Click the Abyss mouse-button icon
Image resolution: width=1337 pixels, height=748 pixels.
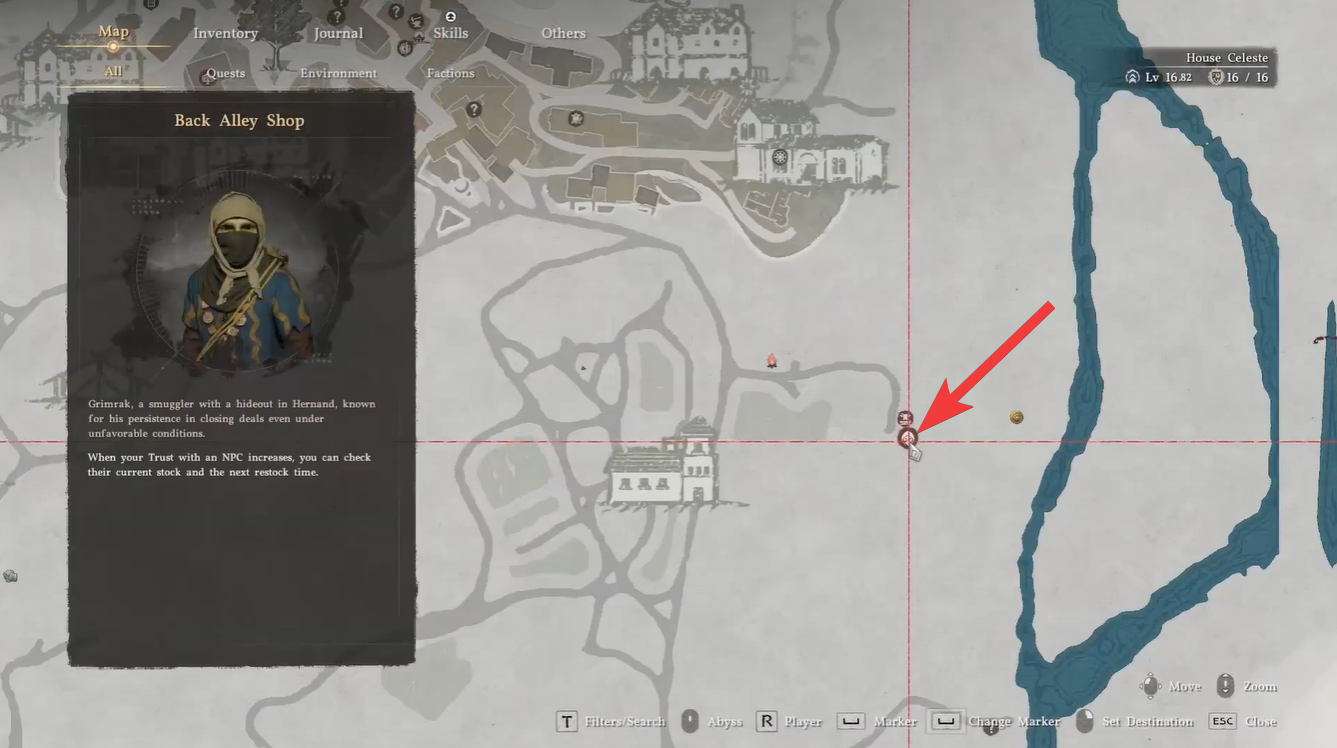pyautogui.click(x=690, y=721)
